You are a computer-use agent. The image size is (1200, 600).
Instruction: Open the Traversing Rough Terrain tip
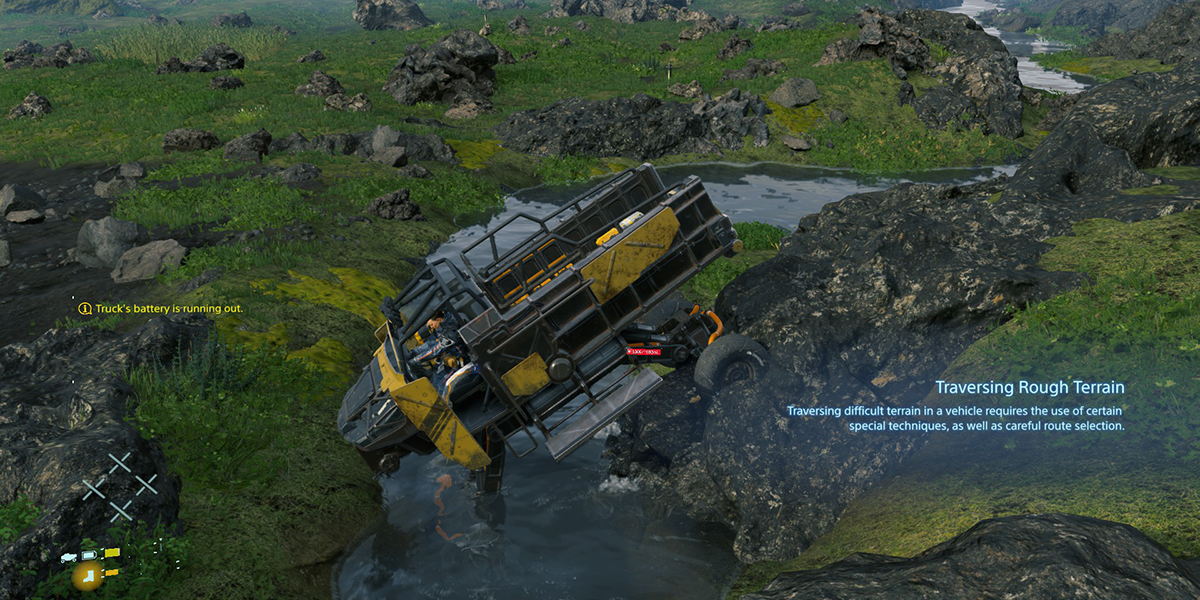coord(1029,387)
